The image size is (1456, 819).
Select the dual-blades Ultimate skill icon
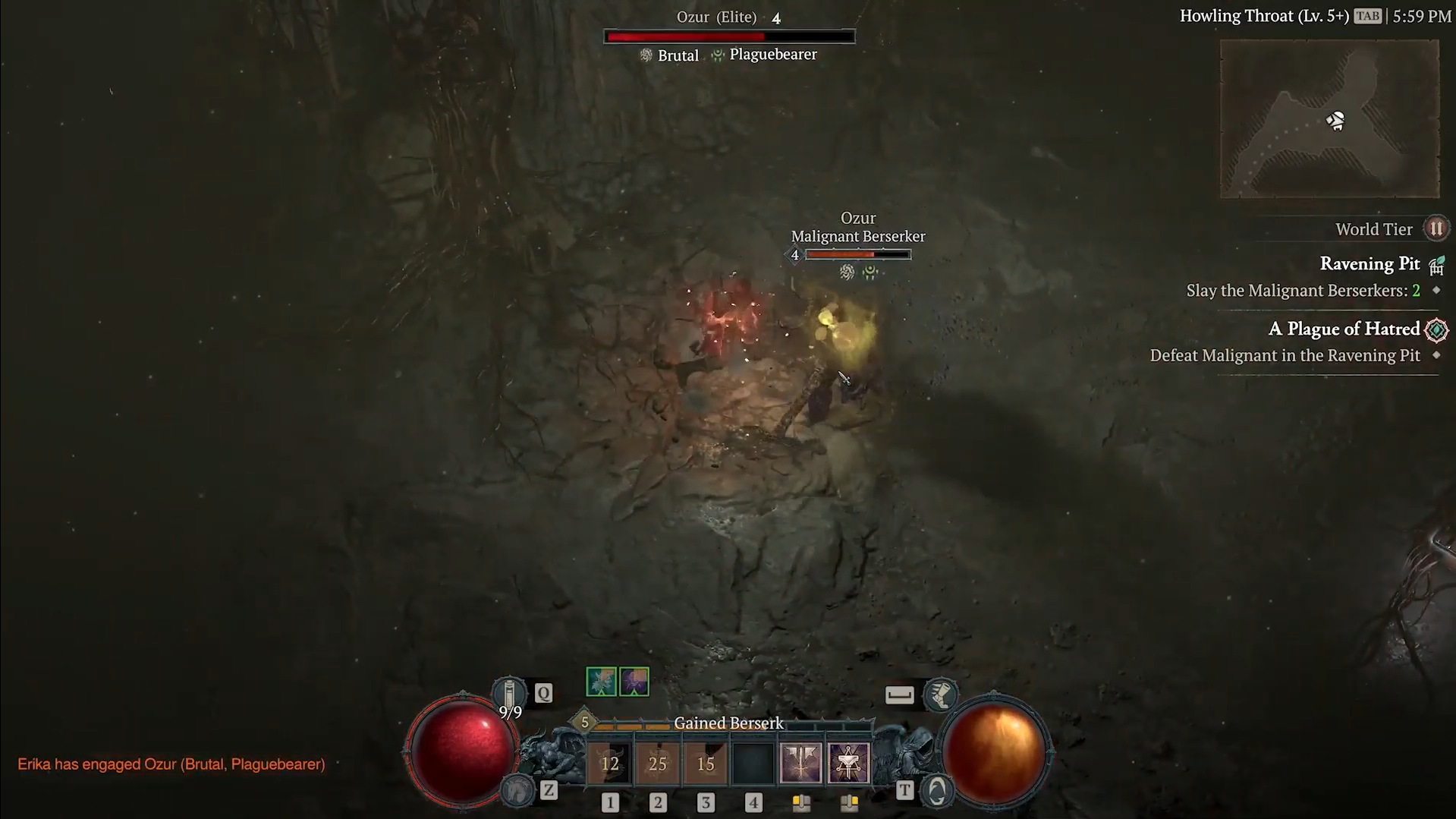(x=803, y=762)
